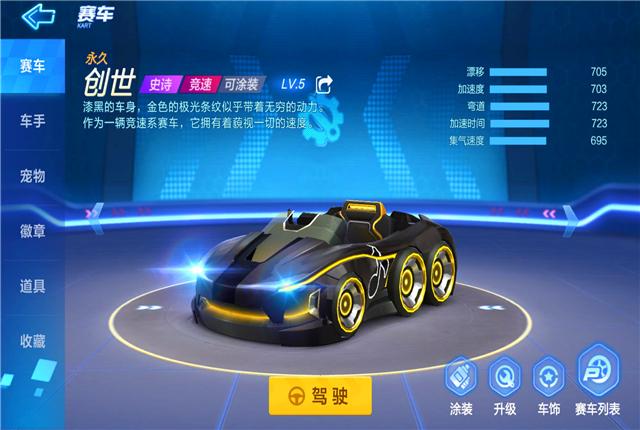Show the 徽章 tab
This screenshot has width=640, height=430.
(x=33, y=231)
